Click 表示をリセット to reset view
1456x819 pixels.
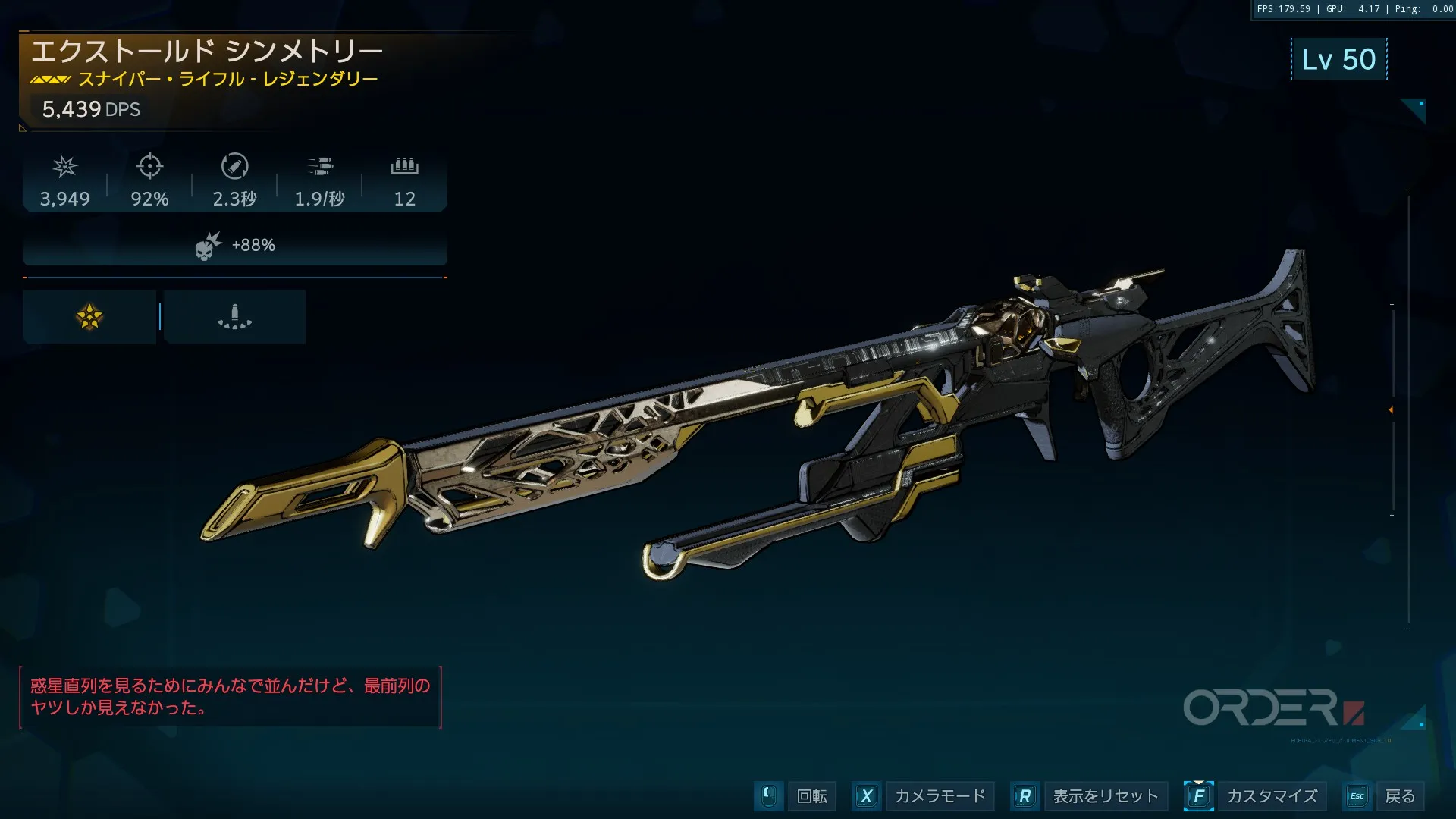tap(1105, 796)
